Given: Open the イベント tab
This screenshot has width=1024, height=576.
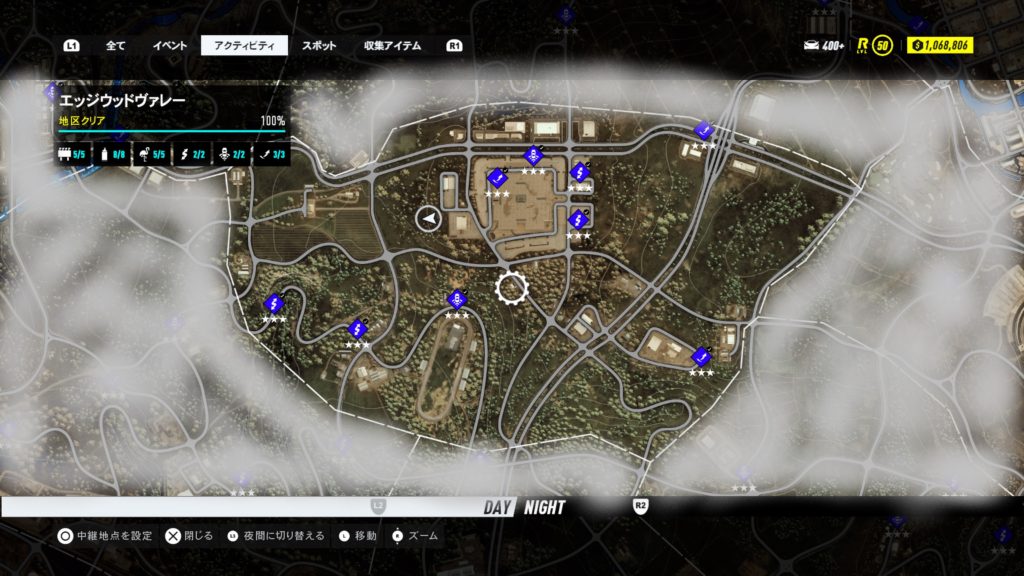Looking at the screenshot, I should click(169, 45).
